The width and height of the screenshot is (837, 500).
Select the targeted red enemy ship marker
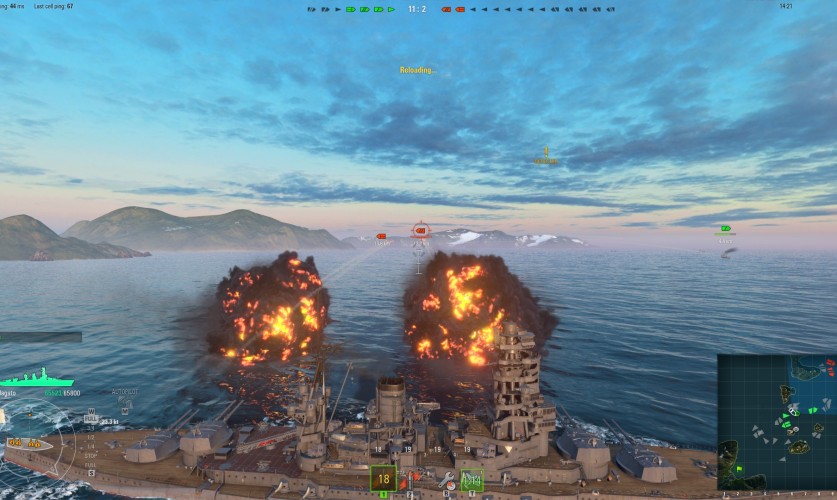point(420,231)
